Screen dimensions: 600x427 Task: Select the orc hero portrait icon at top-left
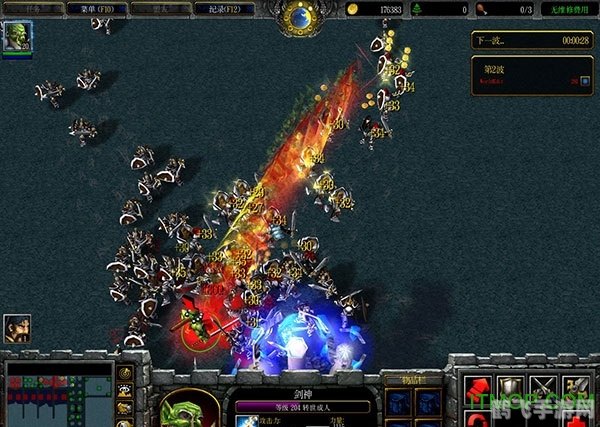coord(17,37)
